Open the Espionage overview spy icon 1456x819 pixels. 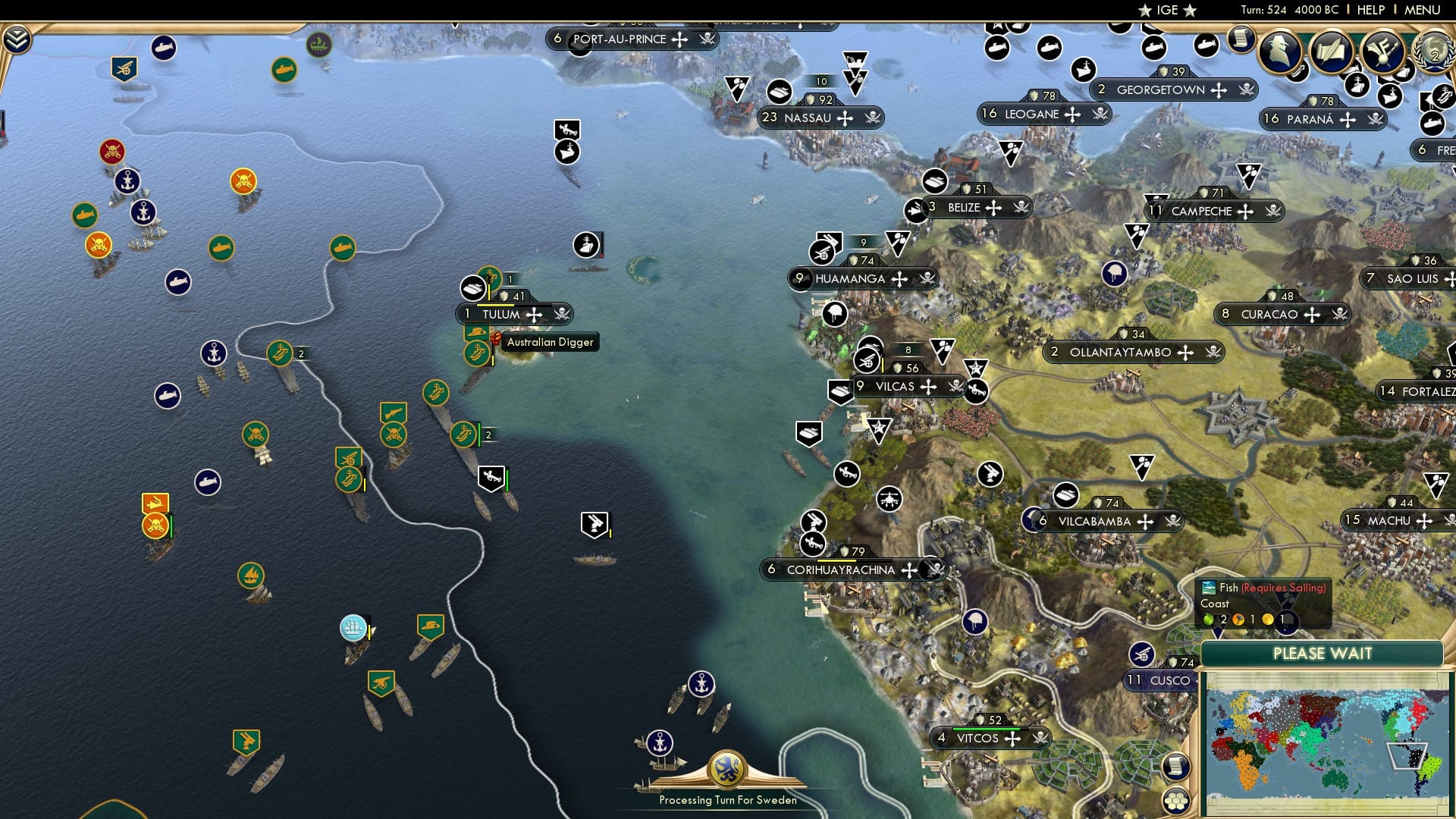[1279, 52]
